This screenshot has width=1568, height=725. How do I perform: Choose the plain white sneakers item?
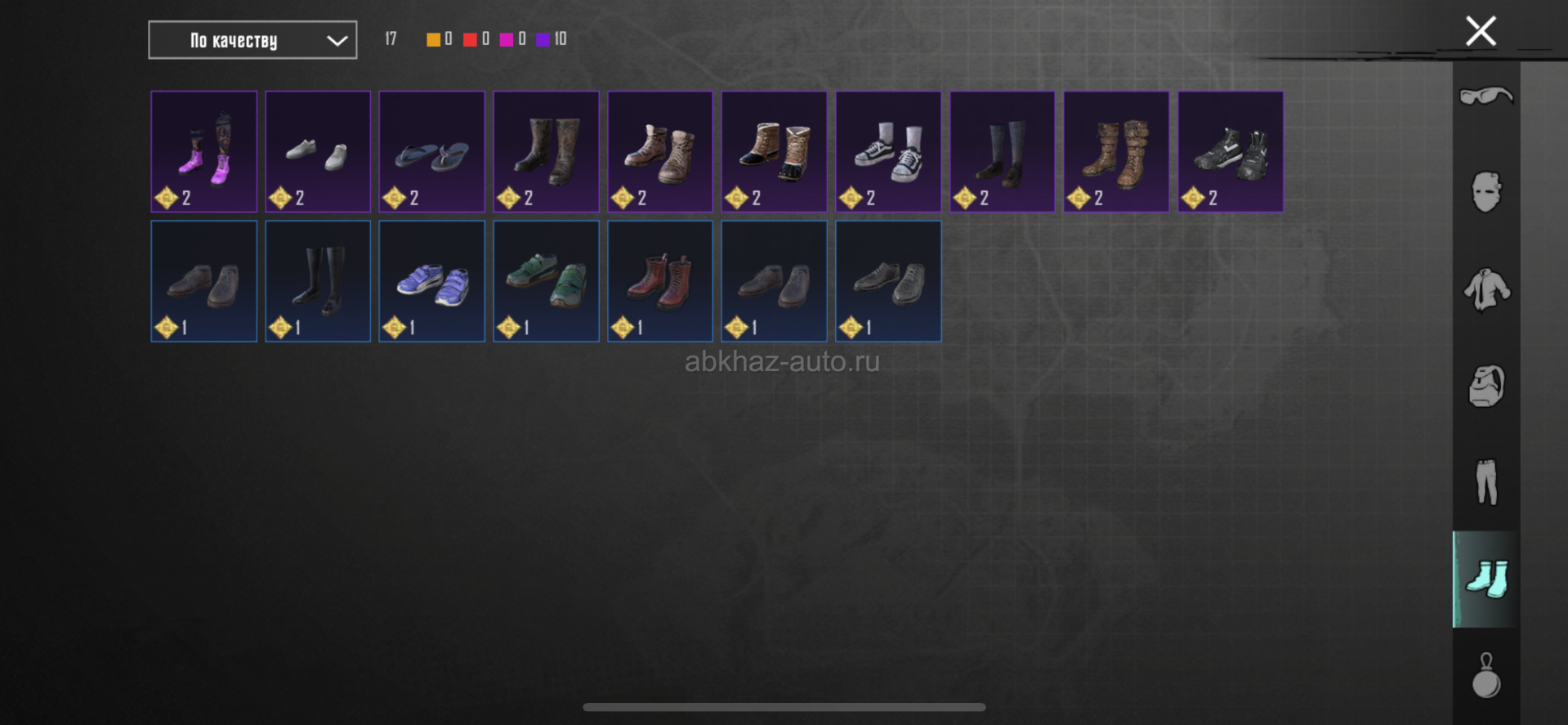click(318, 151)
